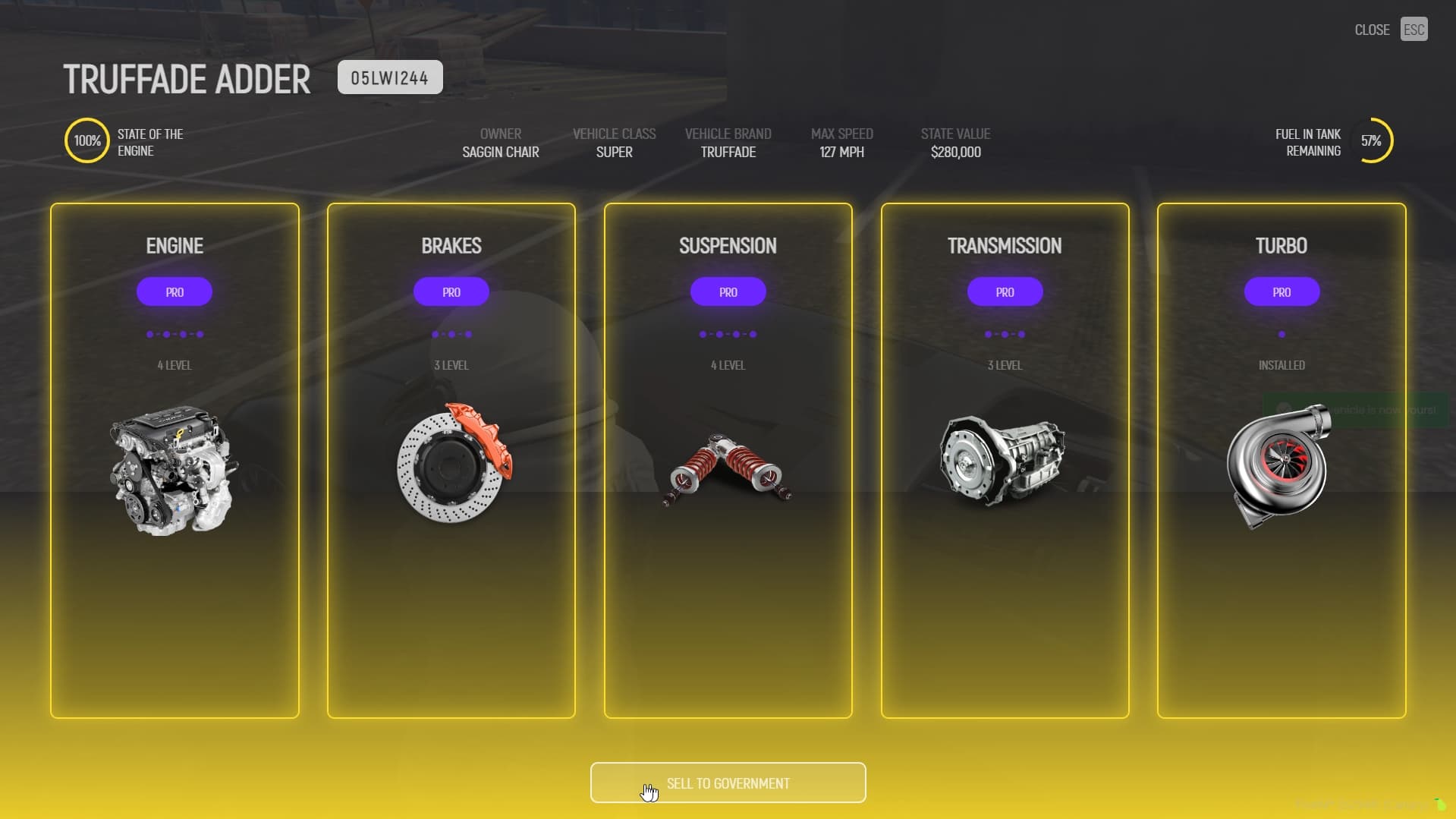Viewport: 1456px width, 819px height.
Task: Click the 05LWI244 license plate badge
Action: (389, 77)
